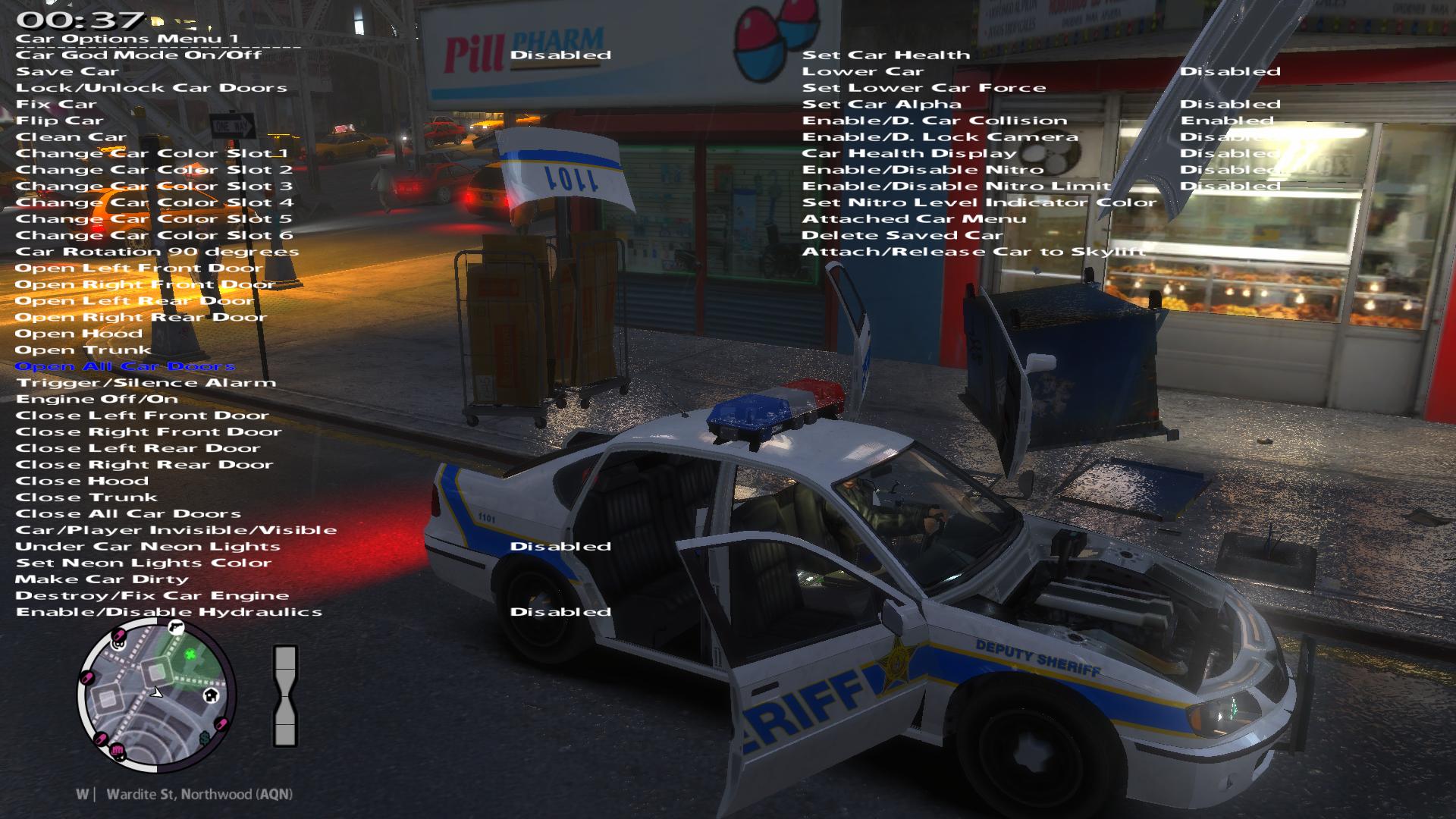Toggle Car God Mode On/Off
The height and width of the screenshot is (819, 1456).
tap(139, 55)
